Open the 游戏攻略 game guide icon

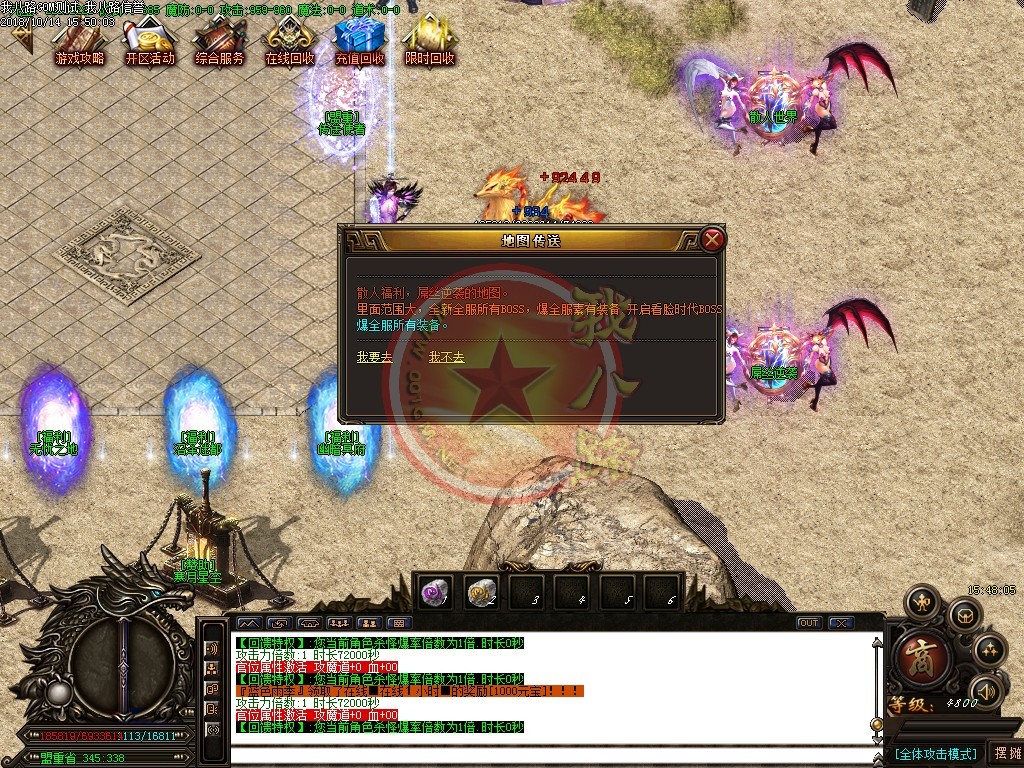pyautogui.click(x=79, y=42)
